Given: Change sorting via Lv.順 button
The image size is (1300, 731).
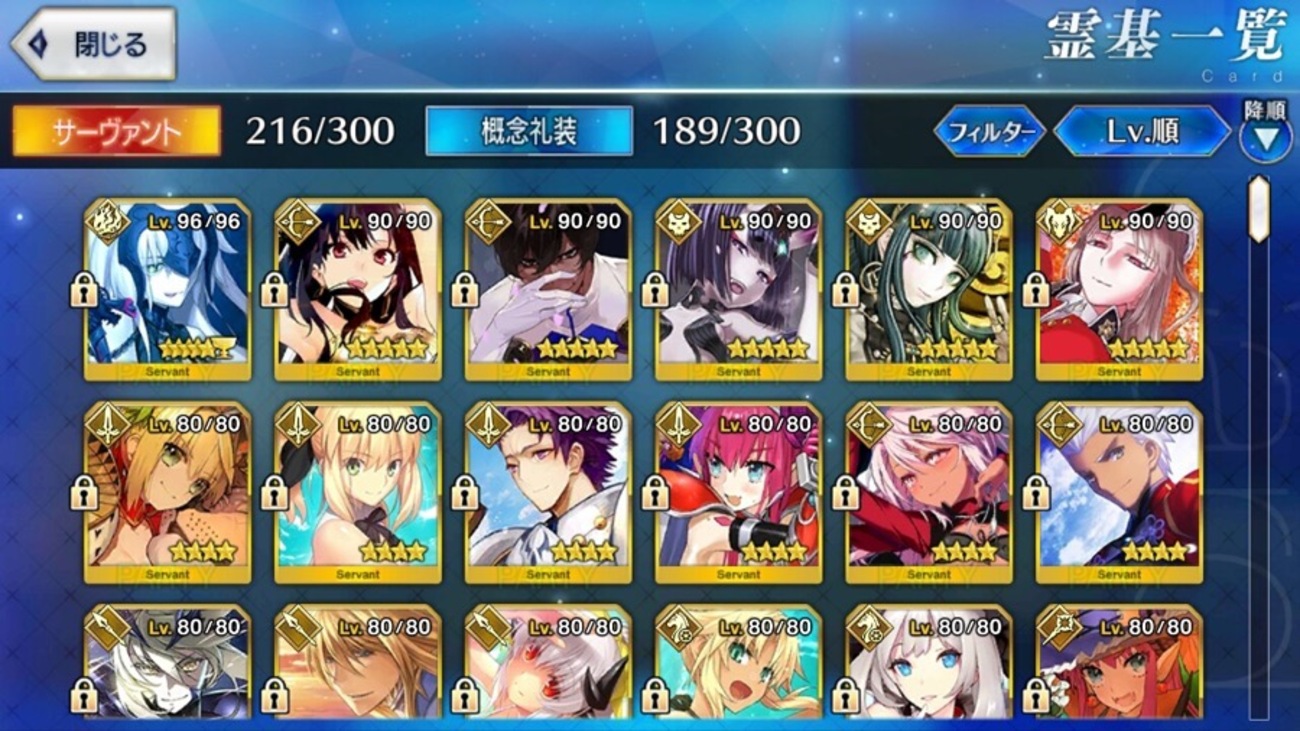Looking at the screenshot, I should (x=1142, y=132).
